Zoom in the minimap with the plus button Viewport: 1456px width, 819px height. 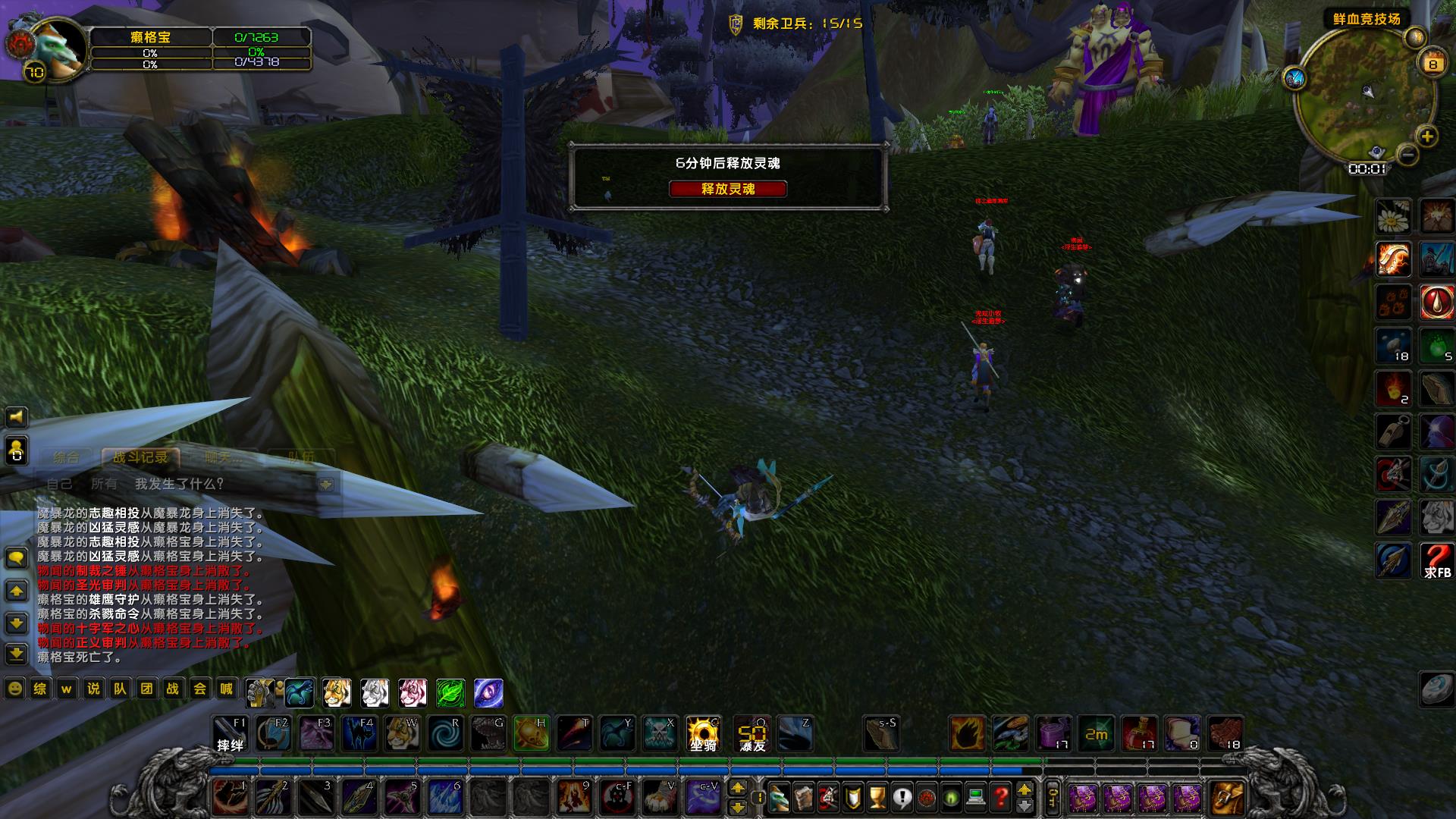click(x=1427, y=136)
